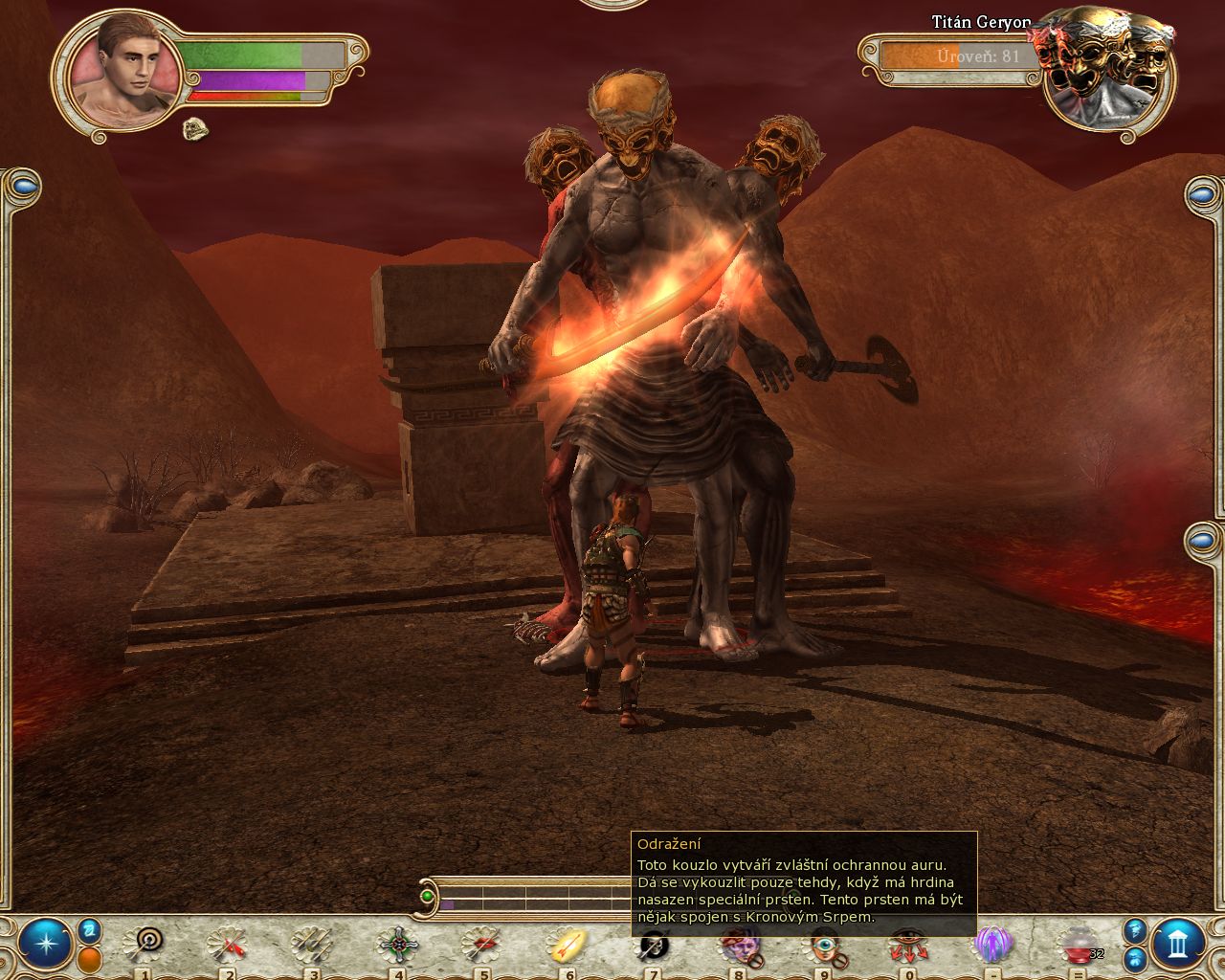Cast the purple aura figure spell
The image size is (1225, 980).
tap(991, 946)
